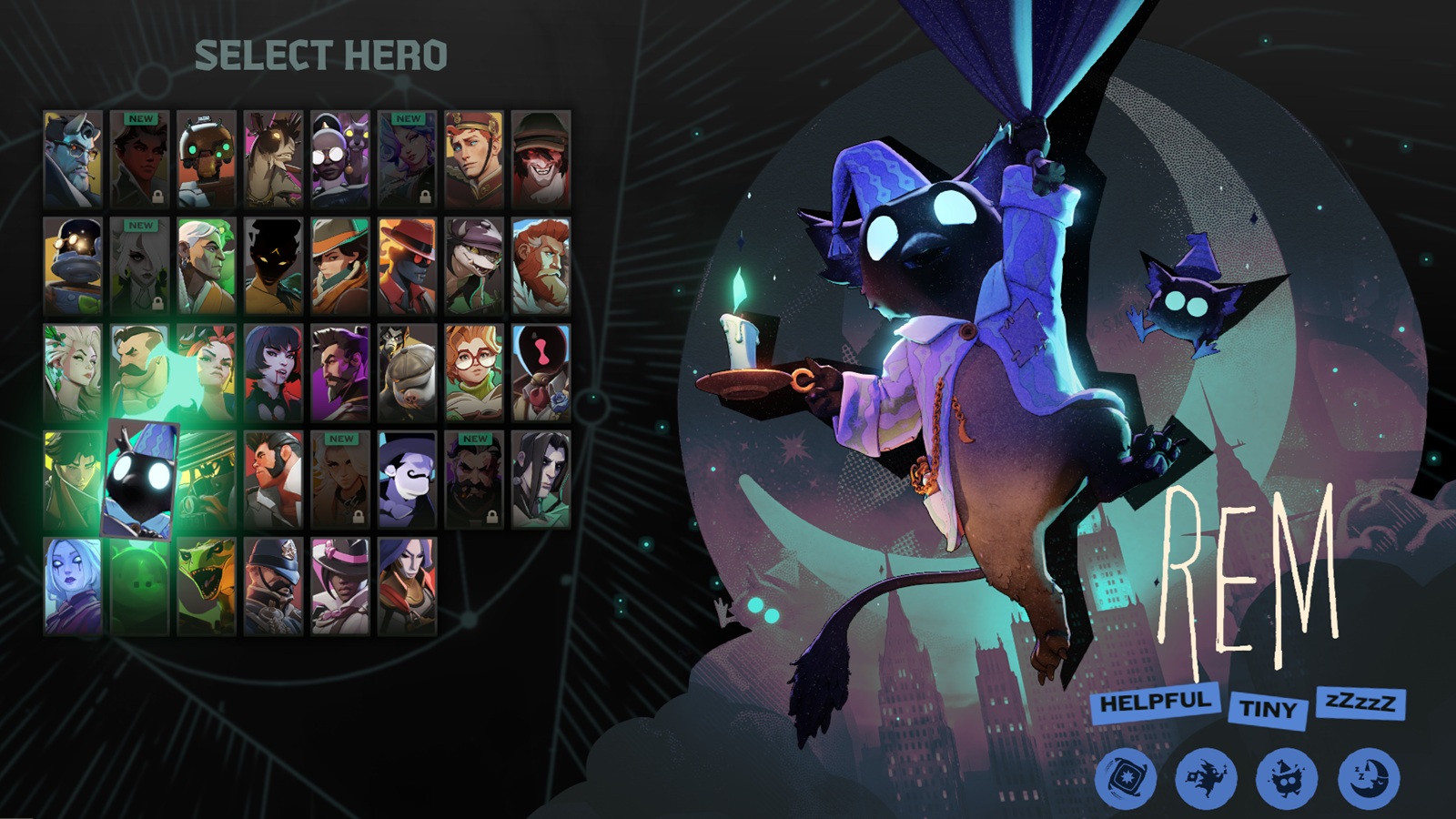
Task: Select the robot hero portrait in the top row
Action: tap(207, 156)
